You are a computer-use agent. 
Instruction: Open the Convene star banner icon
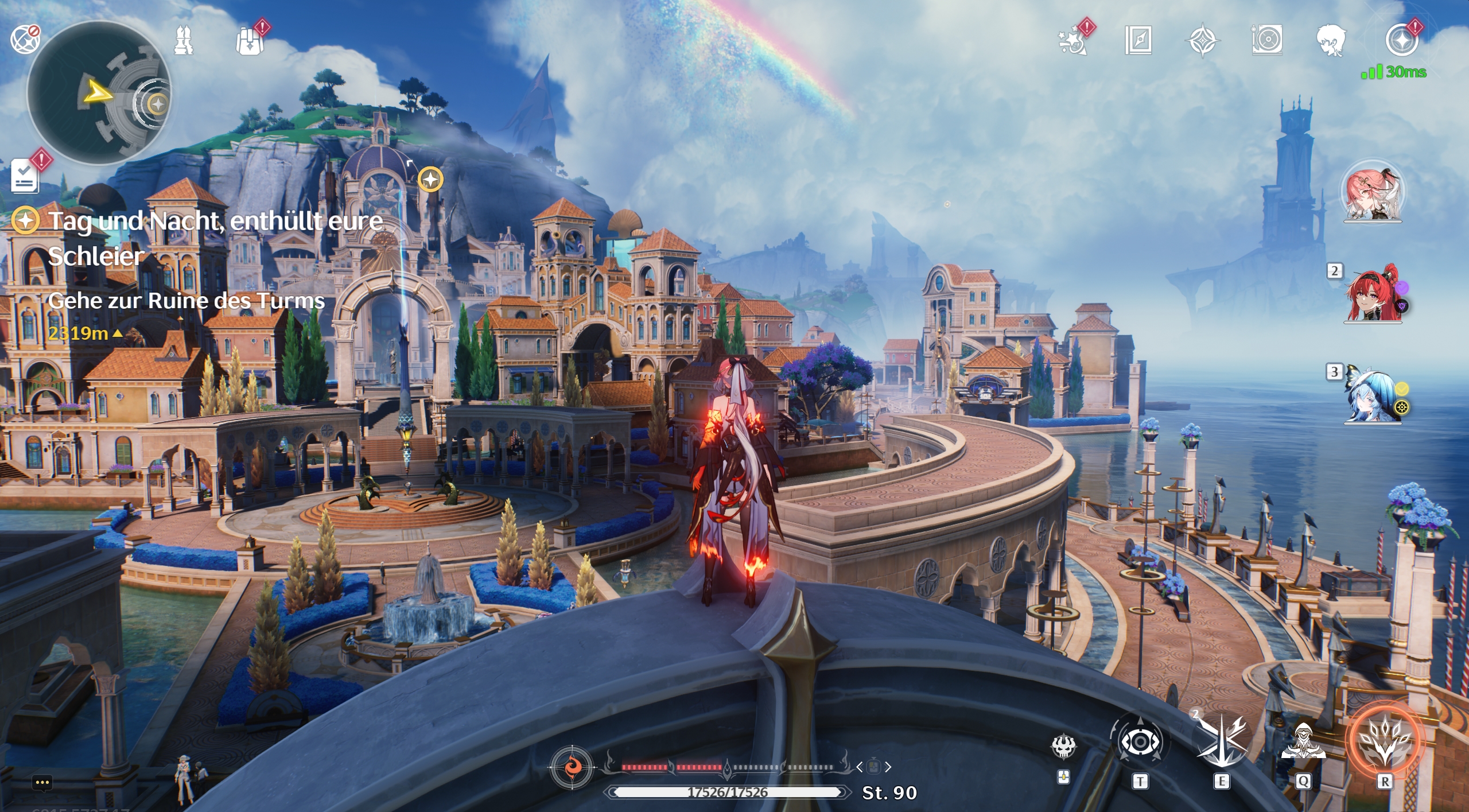[x=1203, y=40]
